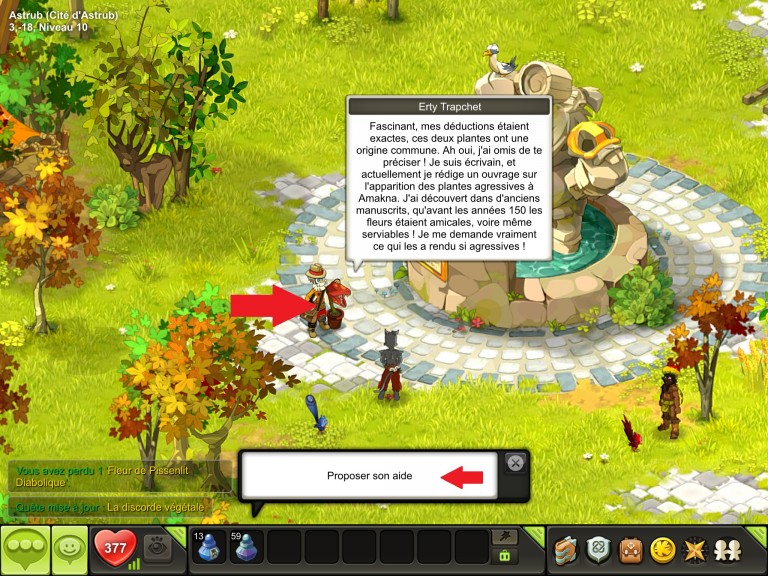Close the dialogue with the X button
The height and width of the screenshot is (576, 768).
[x=515, y=462]
